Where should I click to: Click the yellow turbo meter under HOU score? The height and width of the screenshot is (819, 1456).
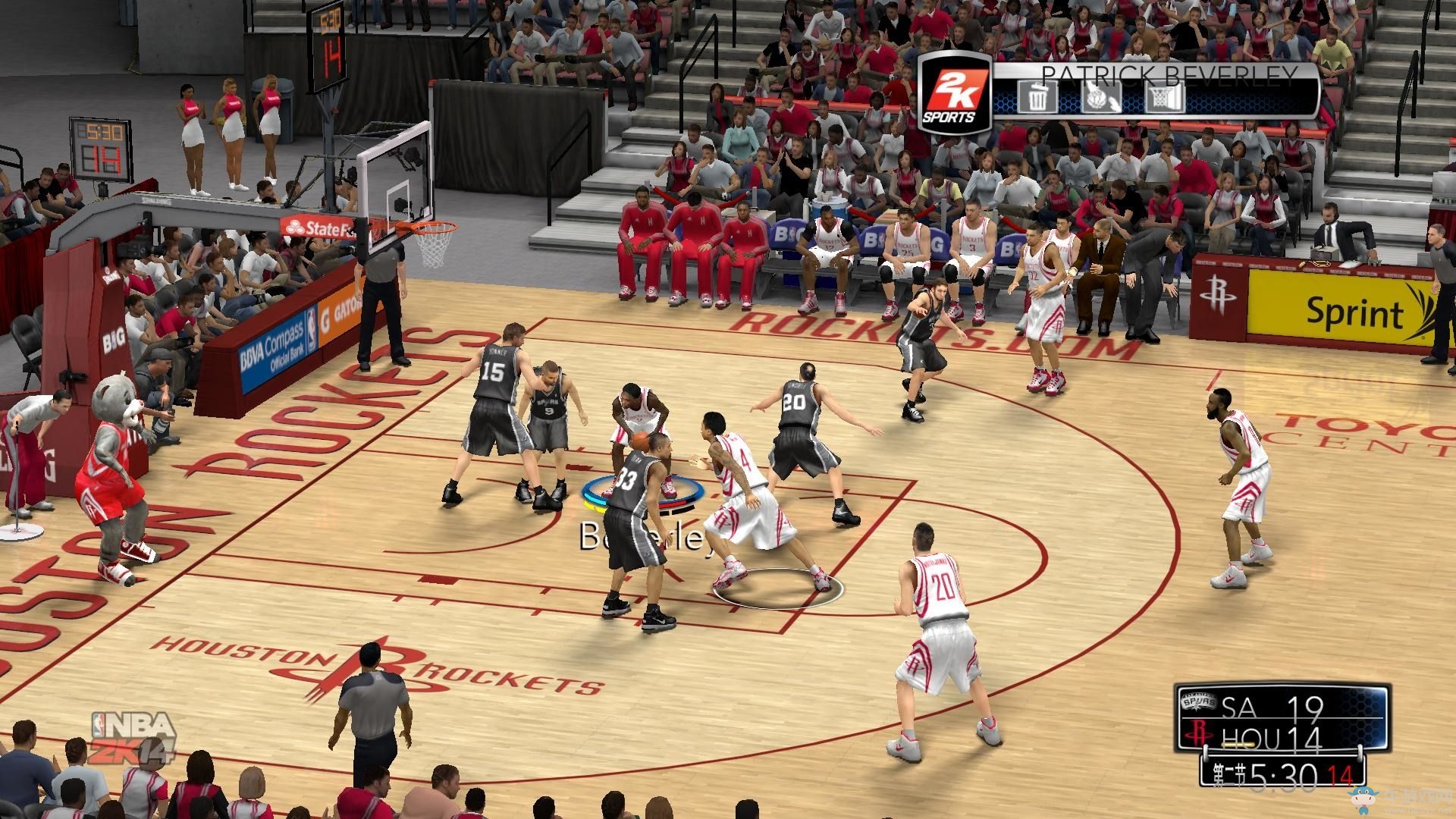(1238, 744)
